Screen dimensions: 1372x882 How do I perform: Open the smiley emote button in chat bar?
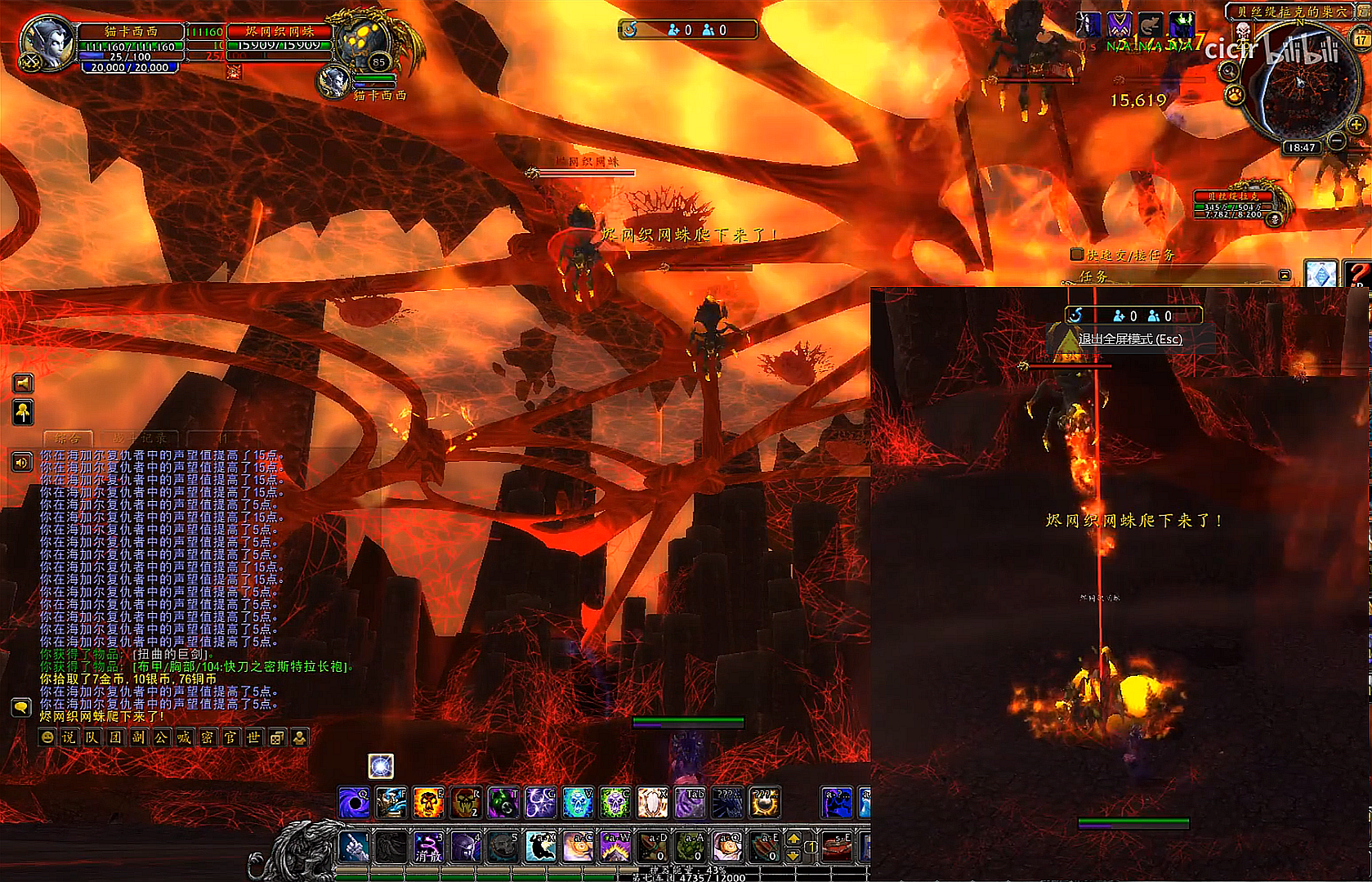pyautogui.click(x=47, y=737)
